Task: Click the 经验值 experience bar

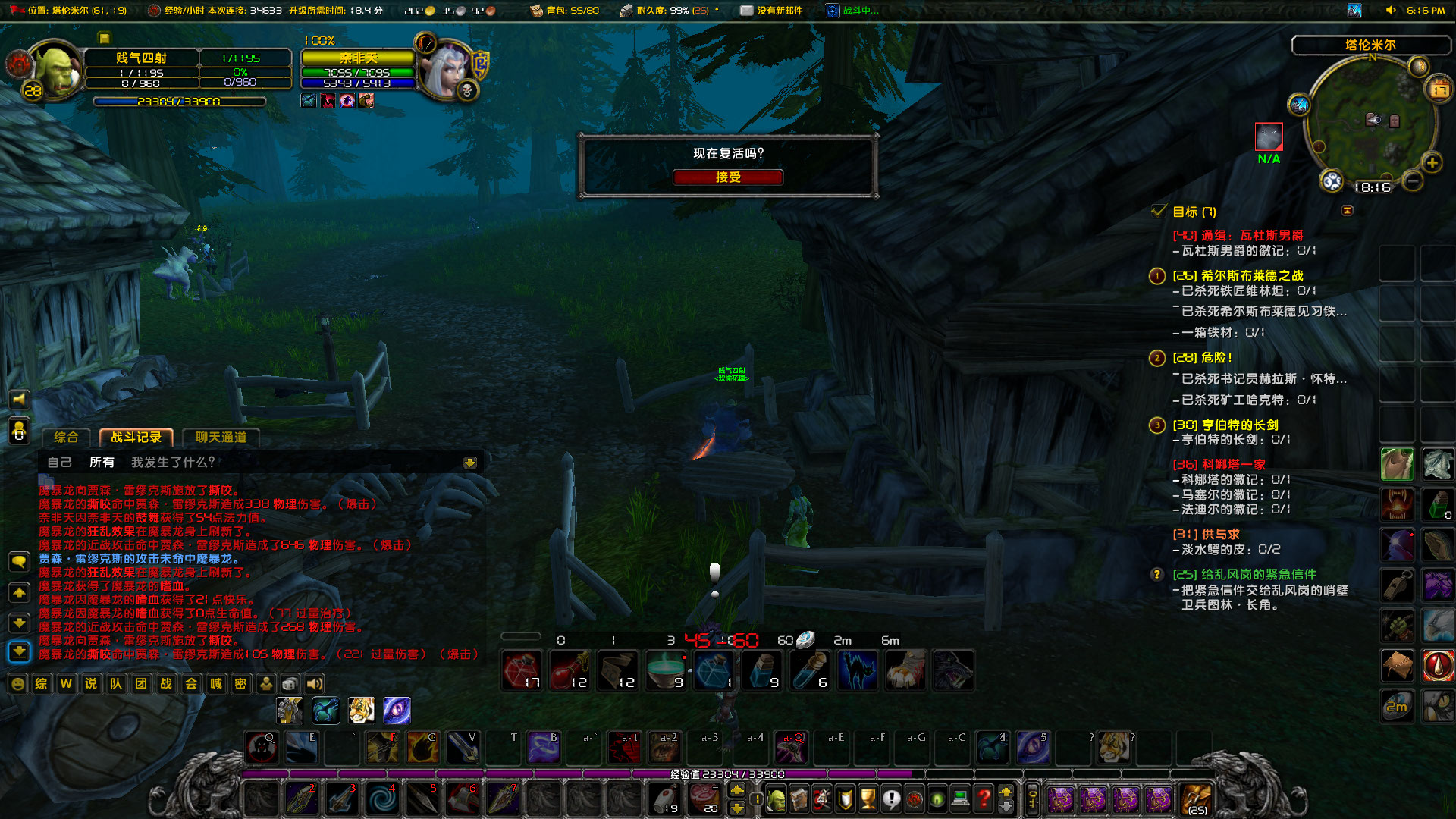Action: coord(728,774)
